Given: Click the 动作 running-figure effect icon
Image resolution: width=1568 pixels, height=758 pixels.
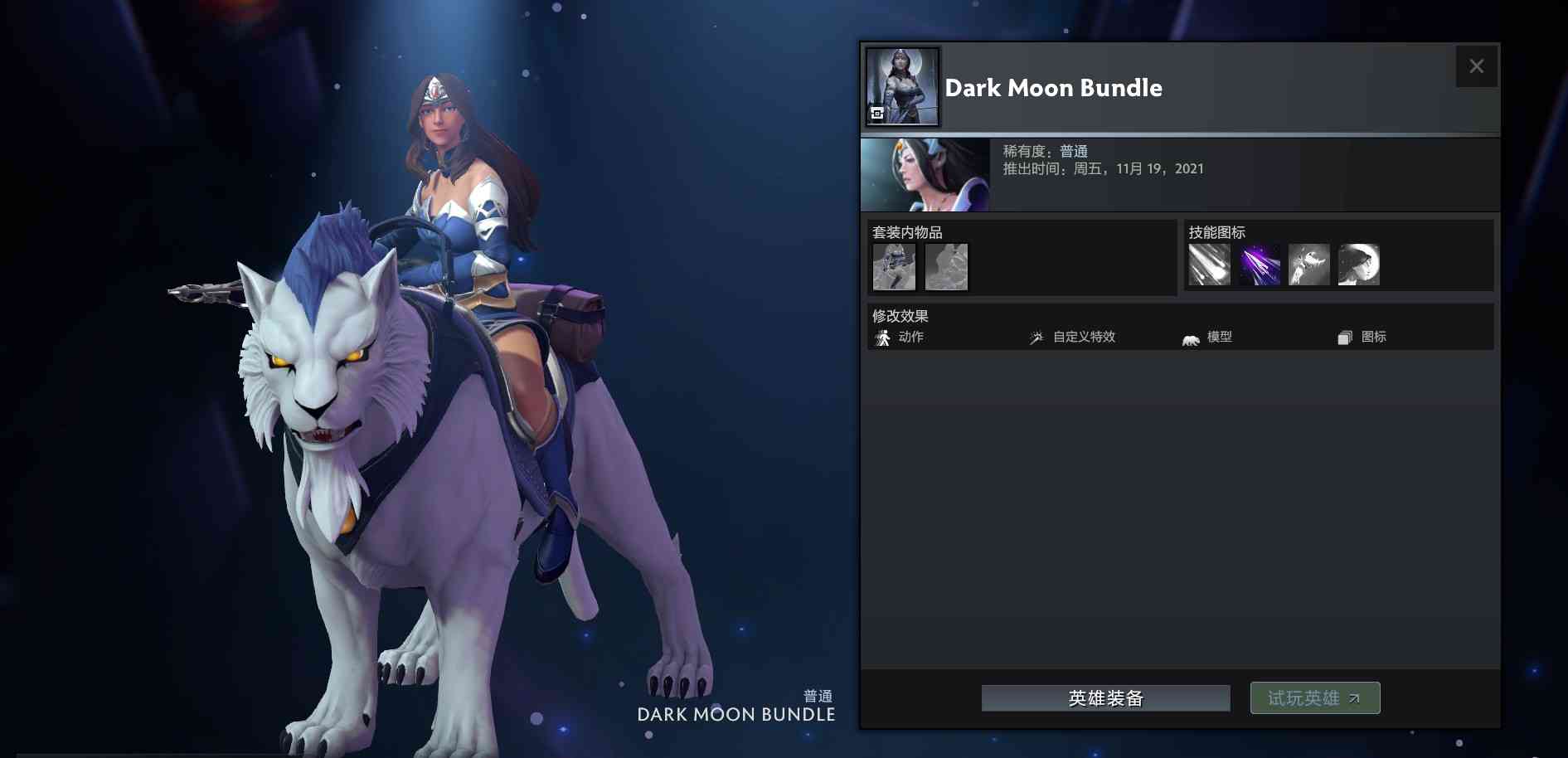Looking at the screenshot, I should (882, 338).
